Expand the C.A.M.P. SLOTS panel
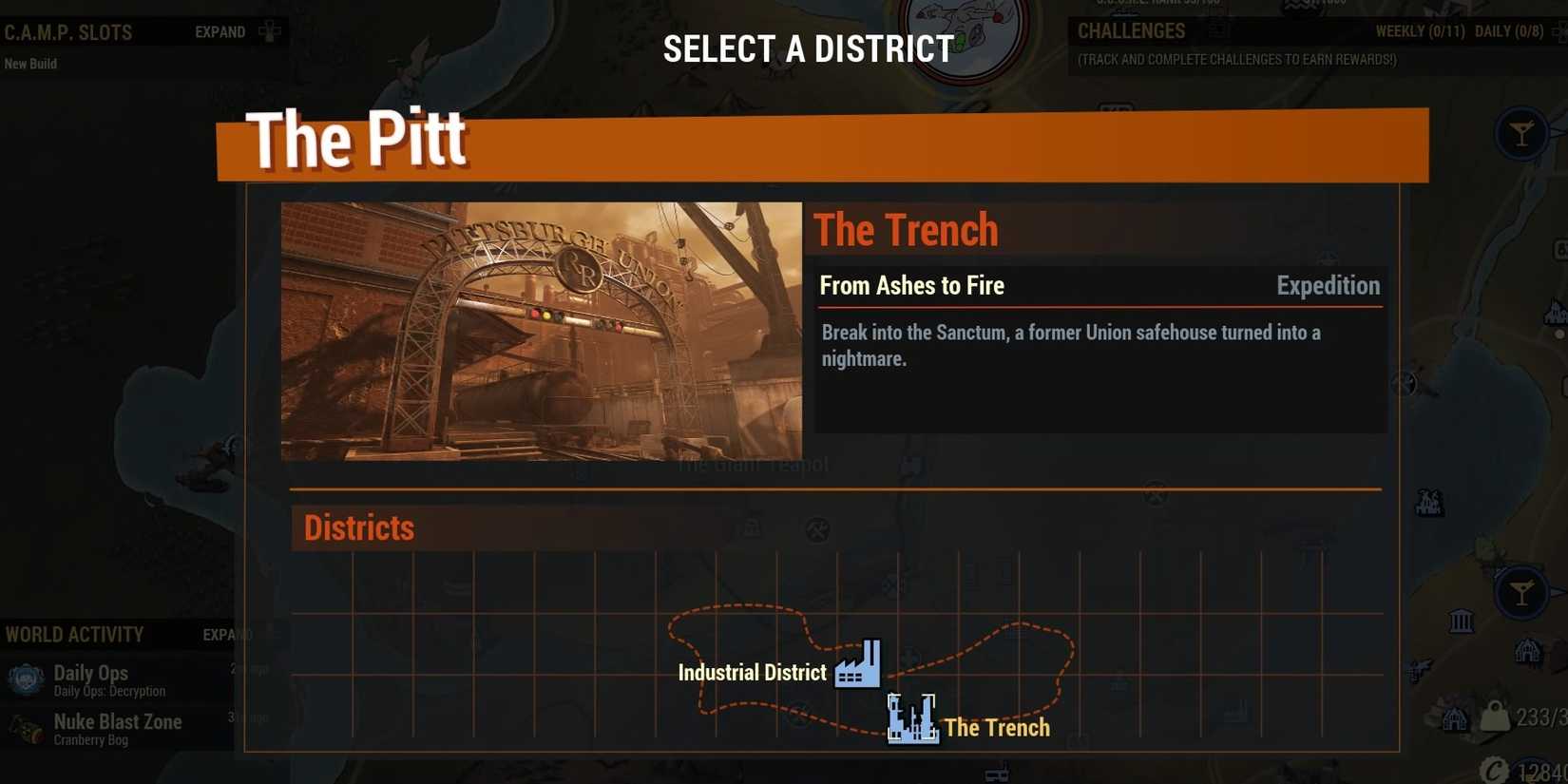The image size is (1568, 784). point(220,31)
